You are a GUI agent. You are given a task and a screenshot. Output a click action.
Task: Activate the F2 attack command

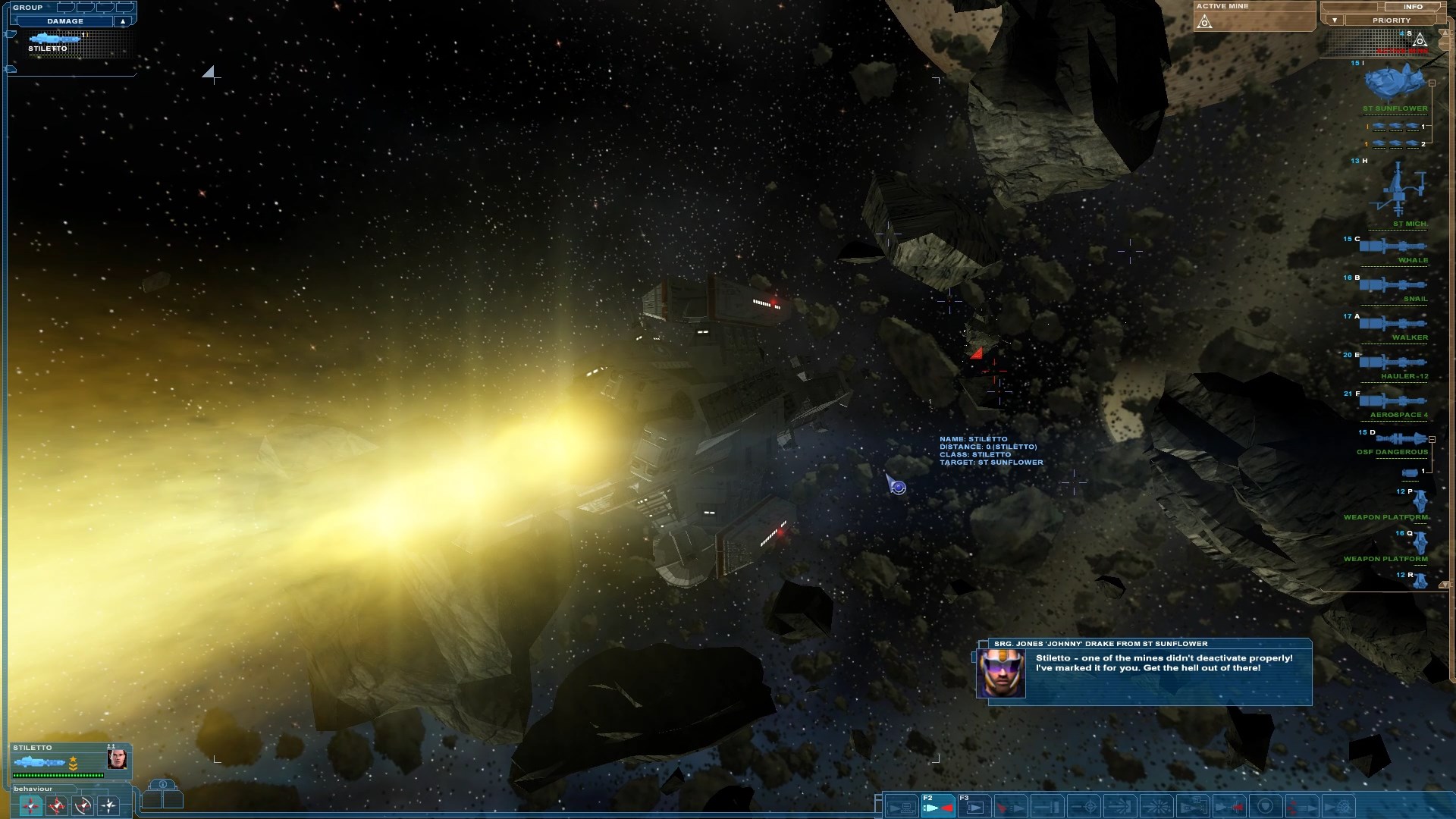[x=938, y=806]
